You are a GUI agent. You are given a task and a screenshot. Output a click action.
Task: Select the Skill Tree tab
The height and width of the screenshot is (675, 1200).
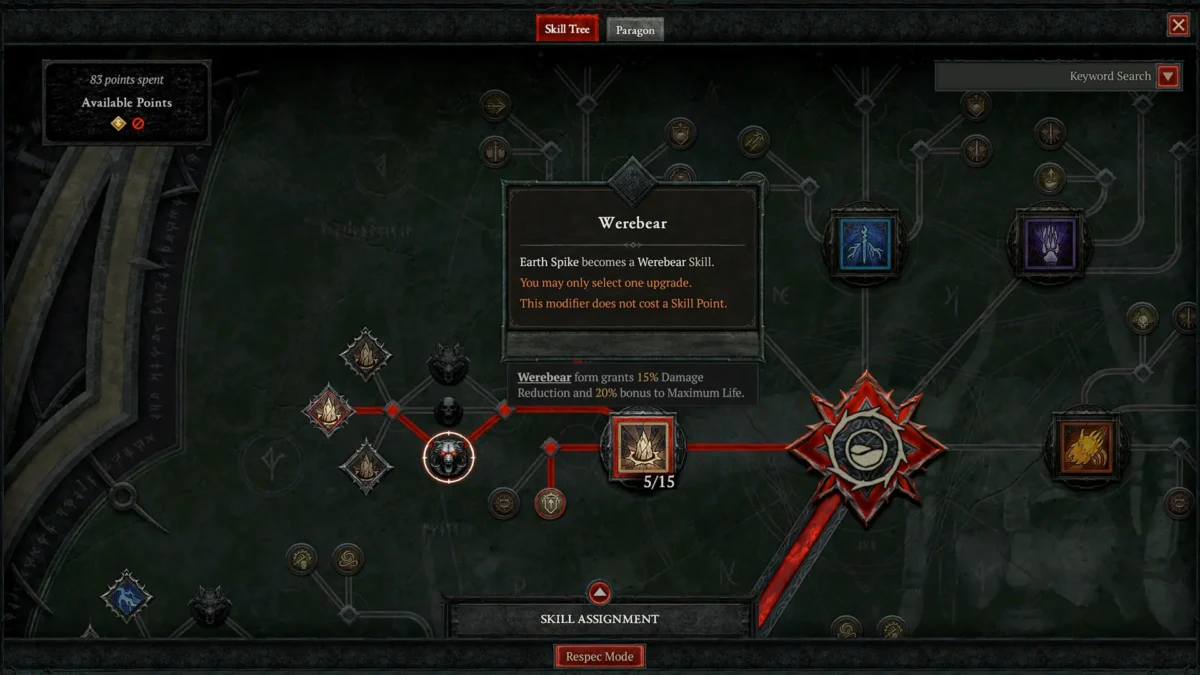tap(567, 29)
